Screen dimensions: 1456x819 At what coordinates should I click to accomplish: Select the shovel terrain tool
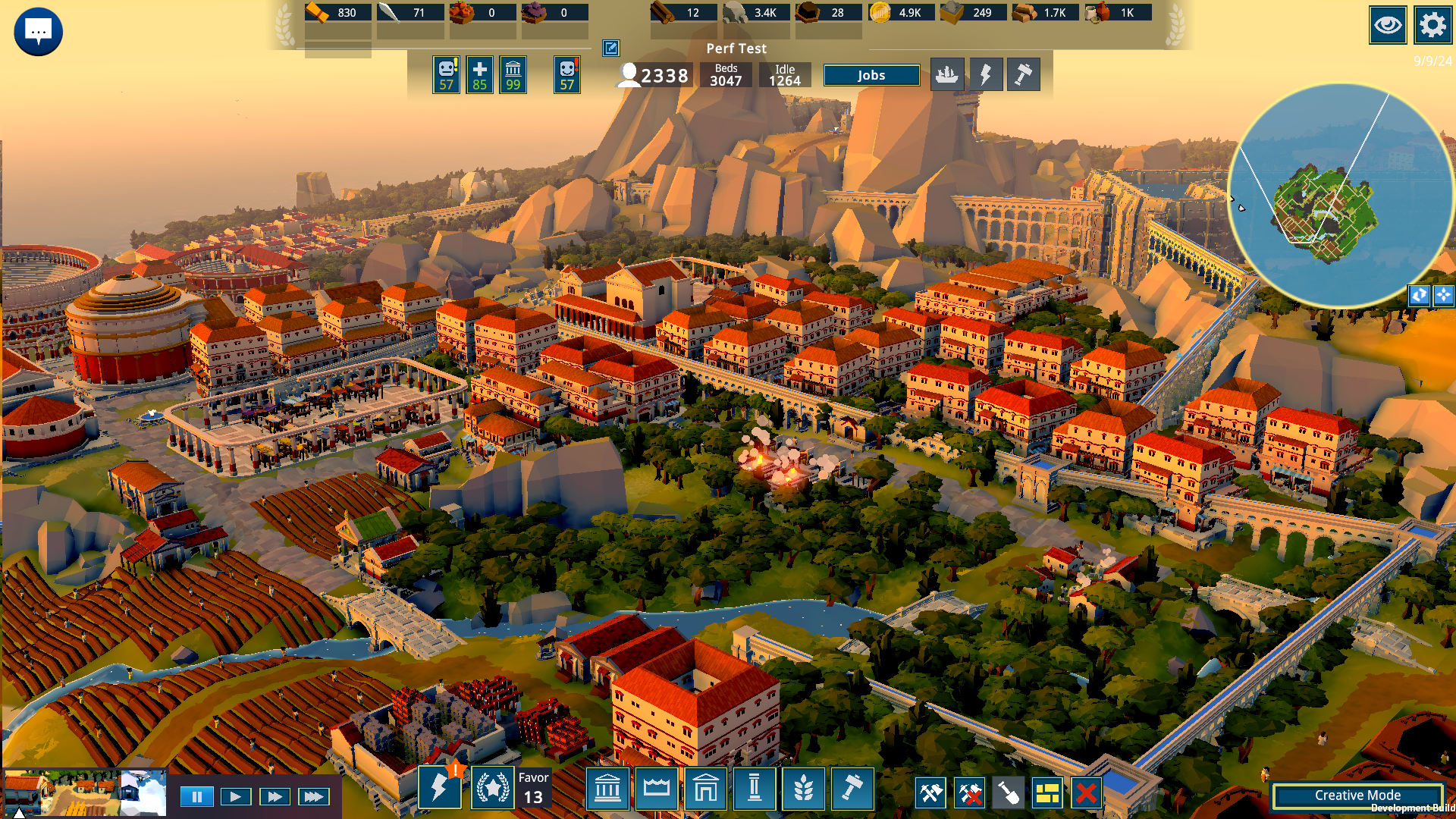pyautogui.click(x=1009, y=793)
